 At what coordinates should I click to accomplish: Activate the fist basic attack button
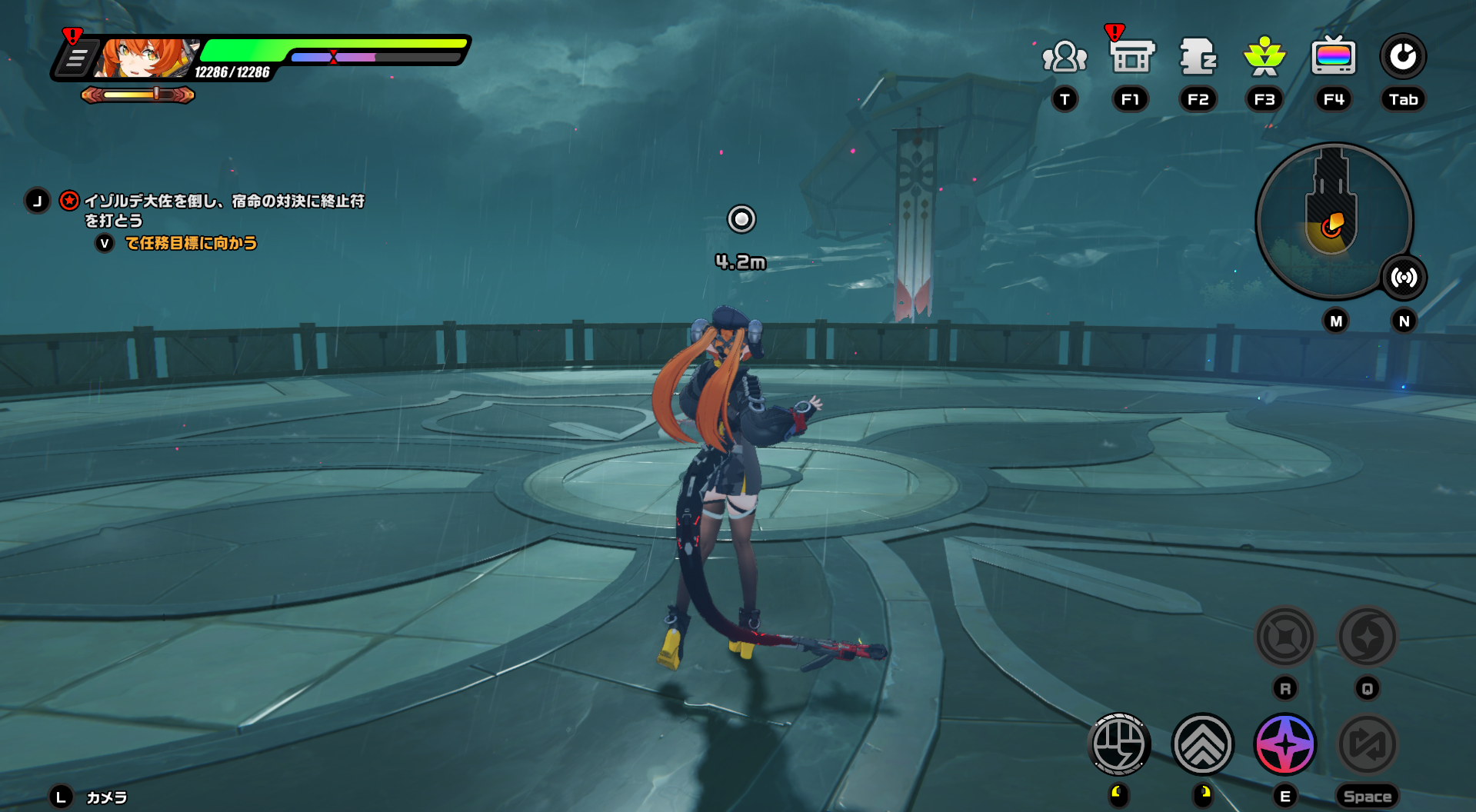pos(1119,744)
